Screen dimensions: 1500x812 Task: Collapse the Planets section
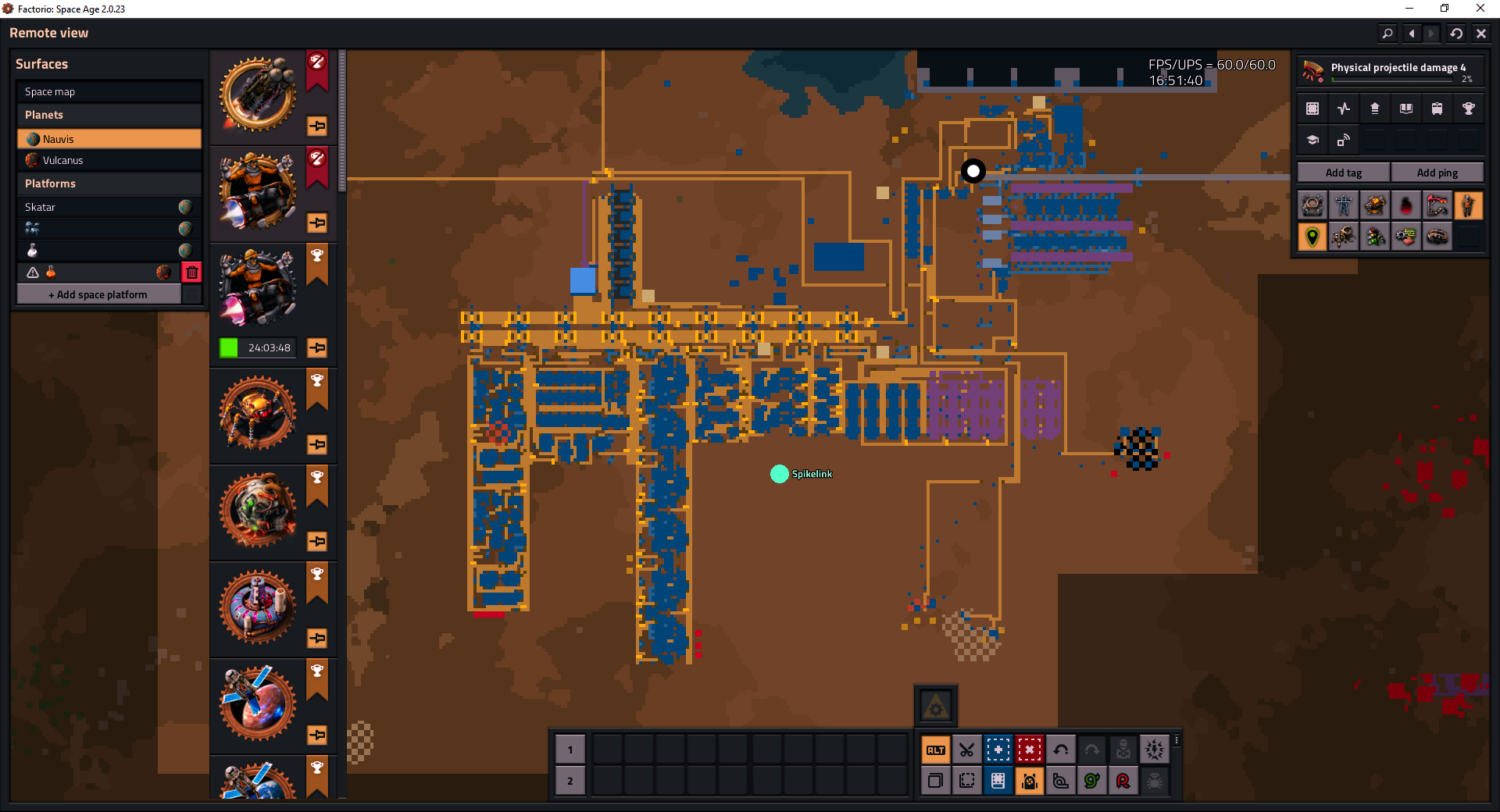[x=44, y=114]
